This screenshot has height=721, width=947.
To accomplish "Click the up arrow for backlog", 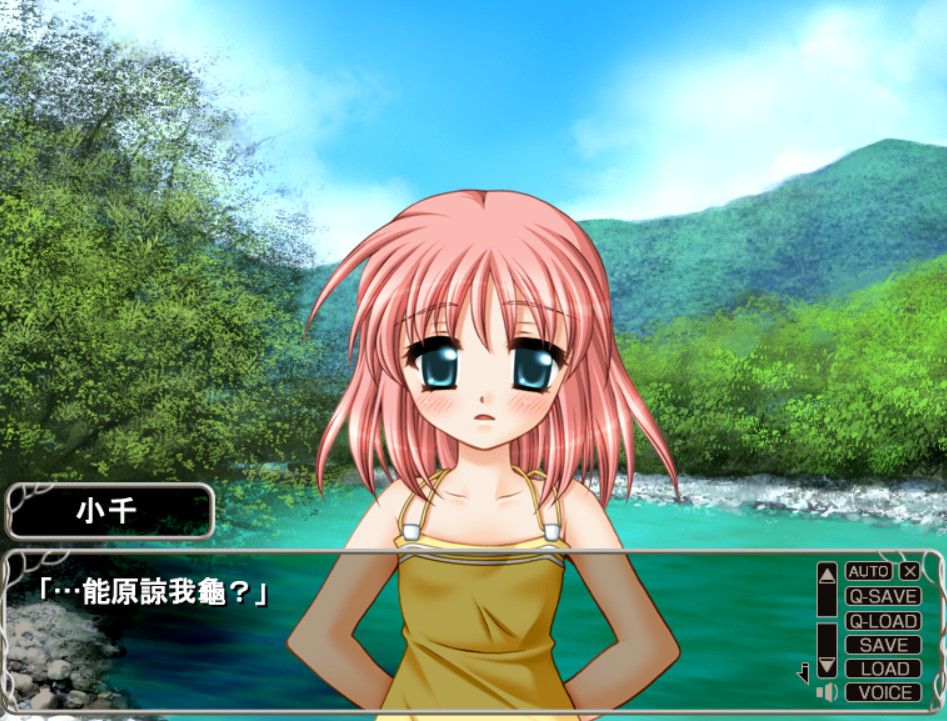I will click(x=826, y=574).
